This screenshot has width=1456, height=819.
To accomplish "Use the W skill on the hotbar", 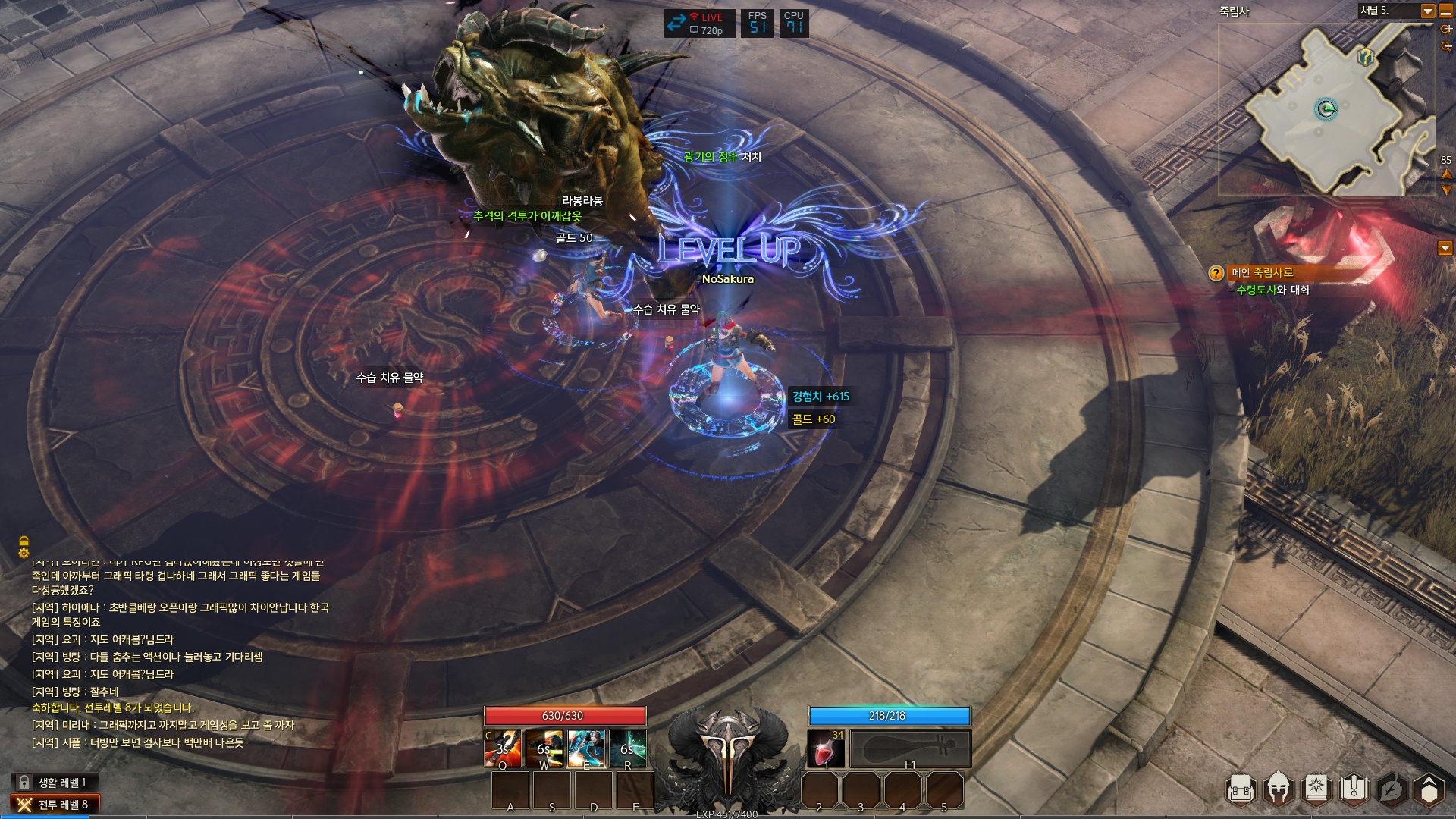I will (x=544, y=748).
